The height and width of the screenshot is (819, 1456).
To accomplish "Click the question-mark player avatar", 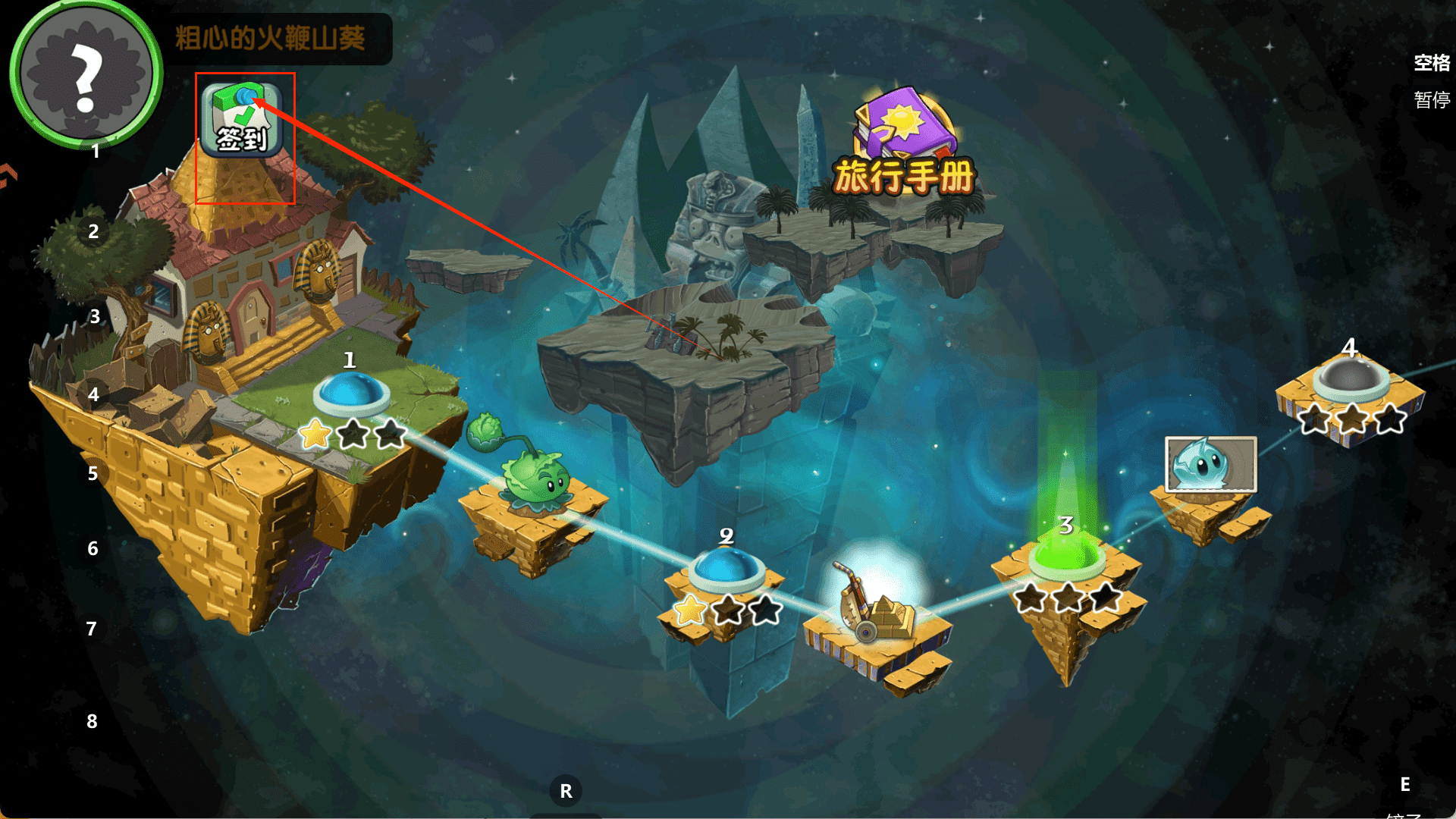I will click(85, 74).
